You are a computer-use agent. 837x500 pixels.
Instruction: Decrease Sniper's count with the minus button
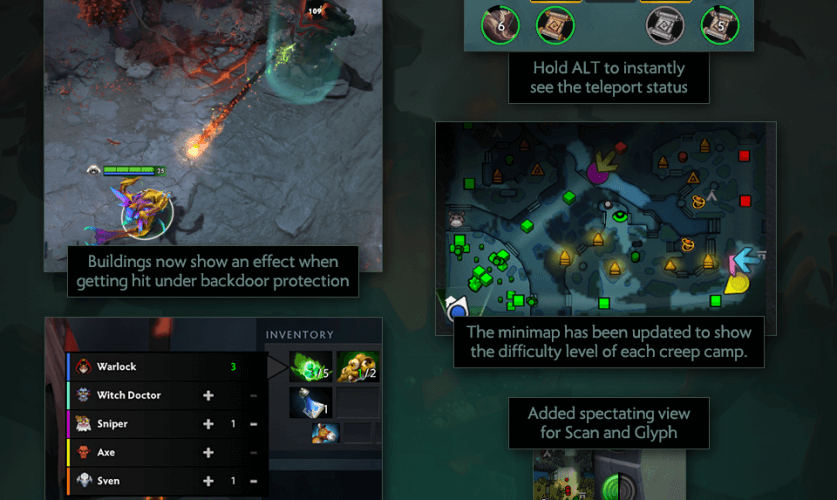[x=253, y=424]
